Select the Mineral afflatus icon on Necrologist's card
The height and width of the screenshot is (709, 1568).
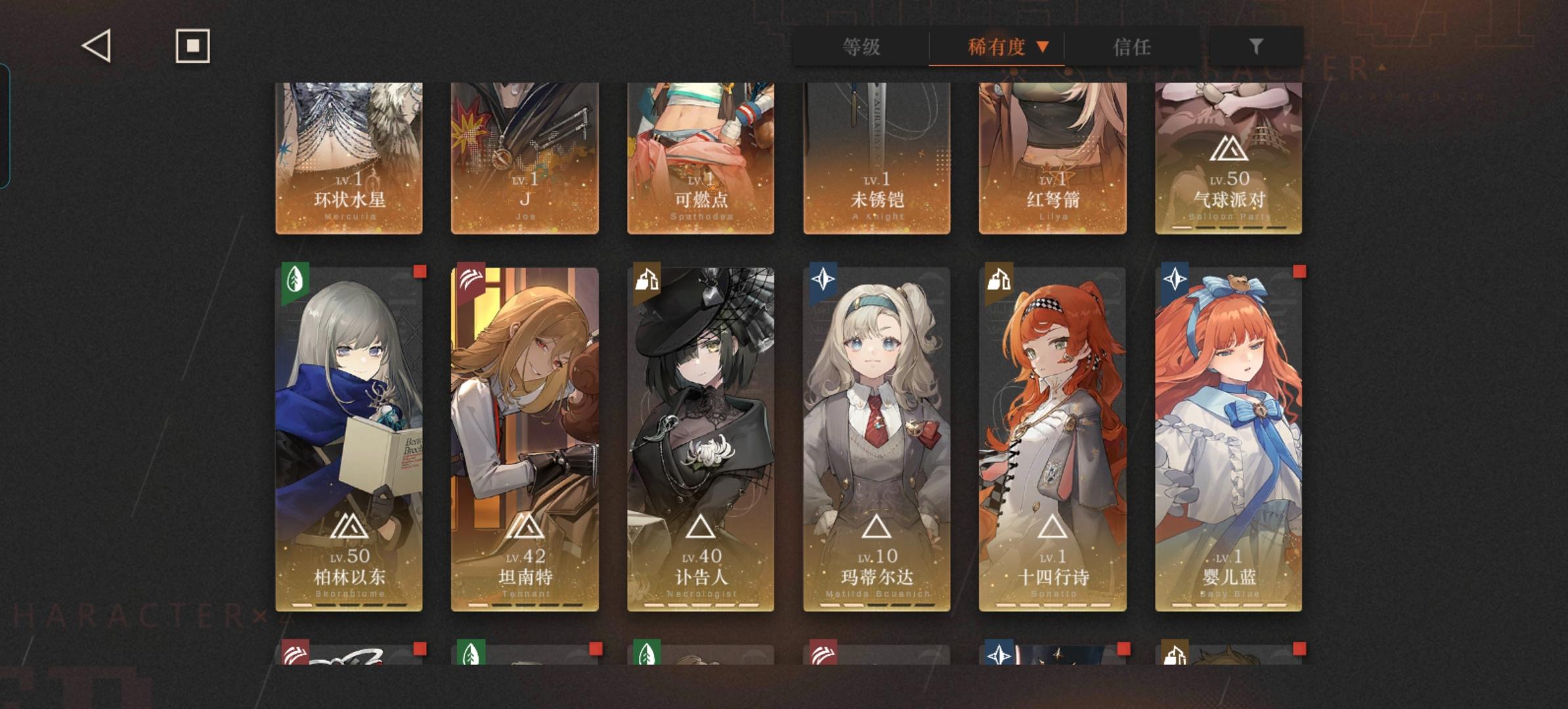click(647, 280)
